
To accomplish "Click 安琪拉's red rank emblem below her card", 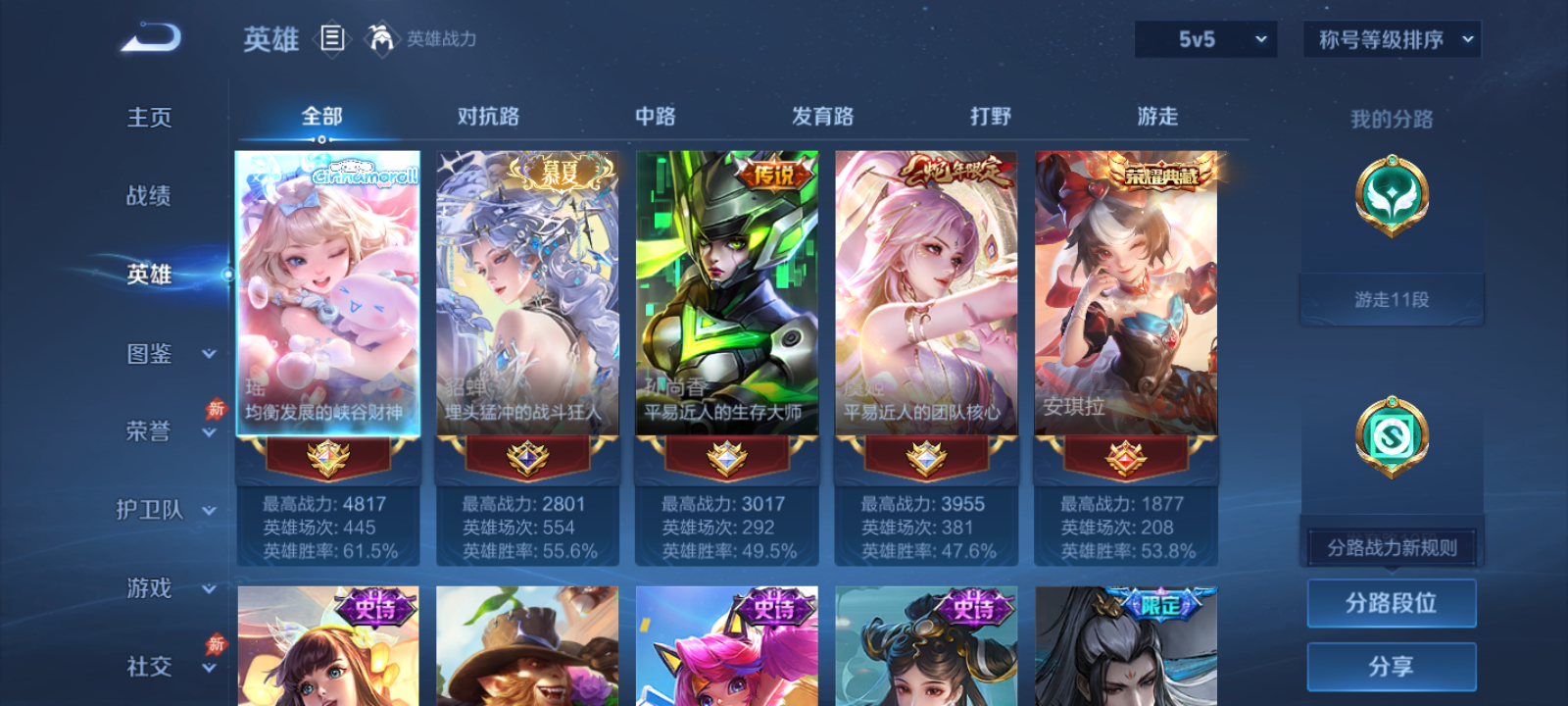I will (x=1124, y=462).
